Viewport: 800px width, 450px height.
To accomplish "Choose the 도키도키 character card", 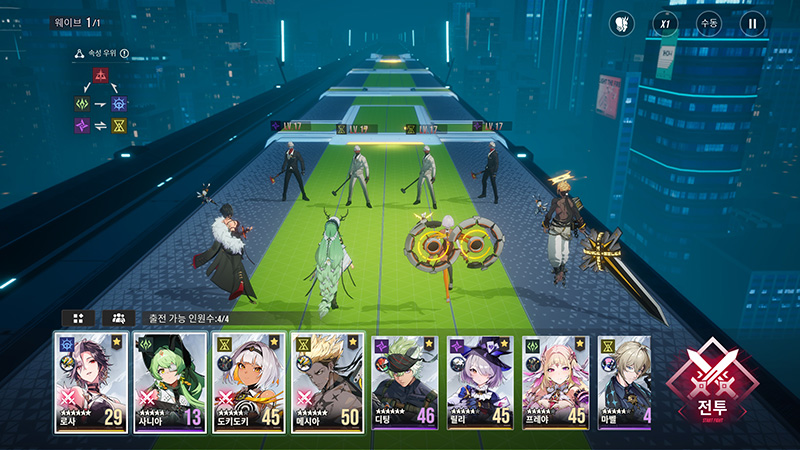I will (x=249, y=383).
